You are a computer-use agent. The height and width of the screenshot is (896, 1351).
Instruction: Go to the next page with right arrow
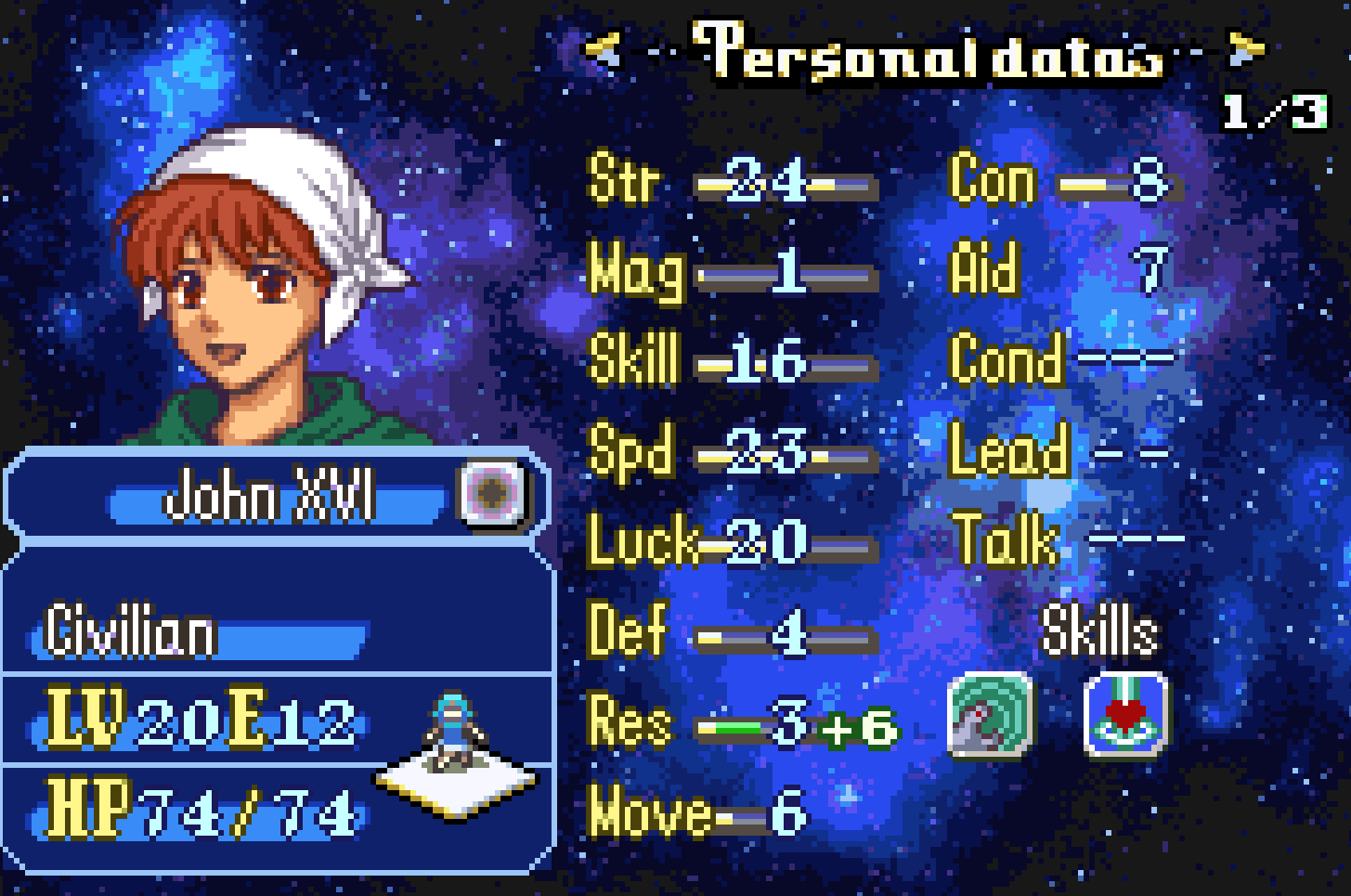point(1244,50)
